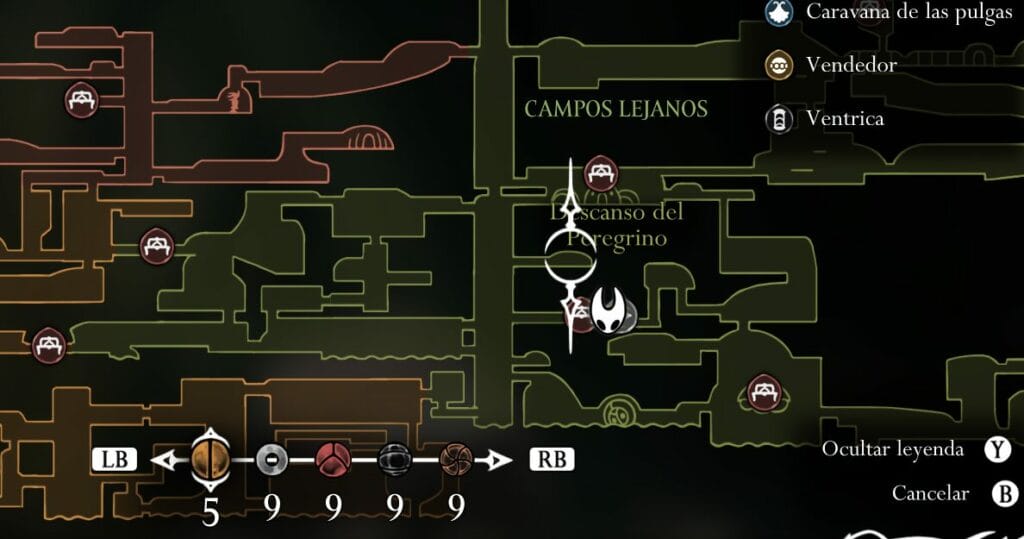Choose the silver ring map marker

272,460
